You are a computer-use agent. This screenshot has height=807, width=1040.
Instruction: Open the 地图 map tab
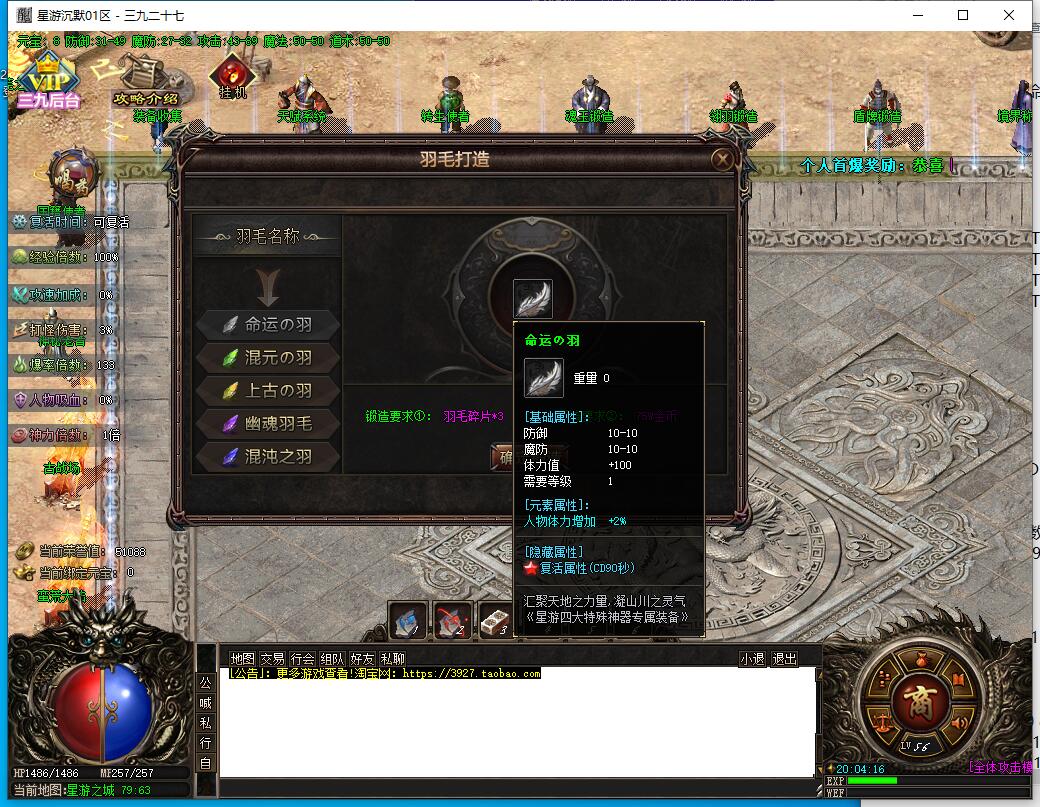(x=242, y=659)
